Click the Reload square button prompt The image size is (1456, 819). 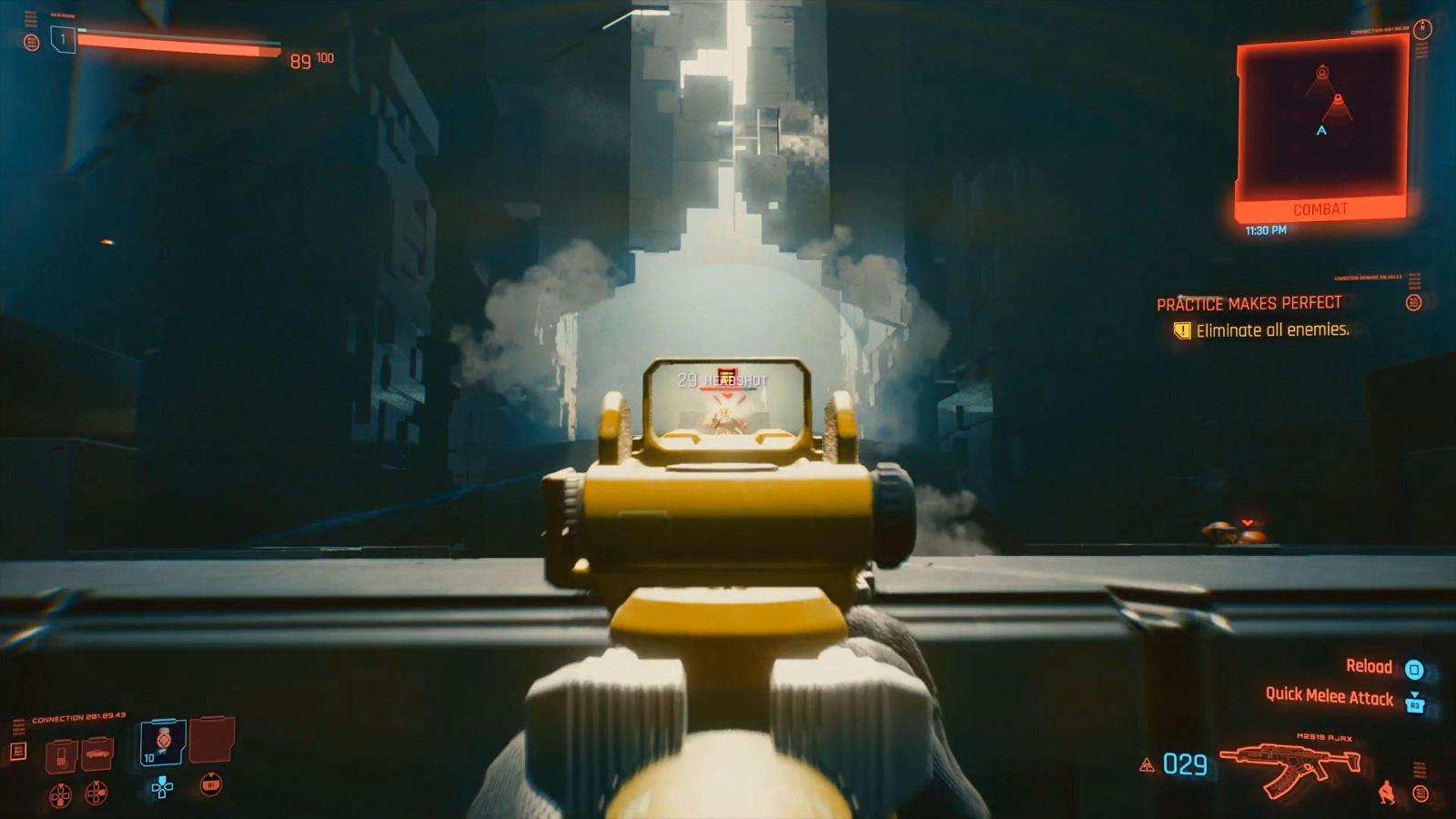click(1414, 671)
